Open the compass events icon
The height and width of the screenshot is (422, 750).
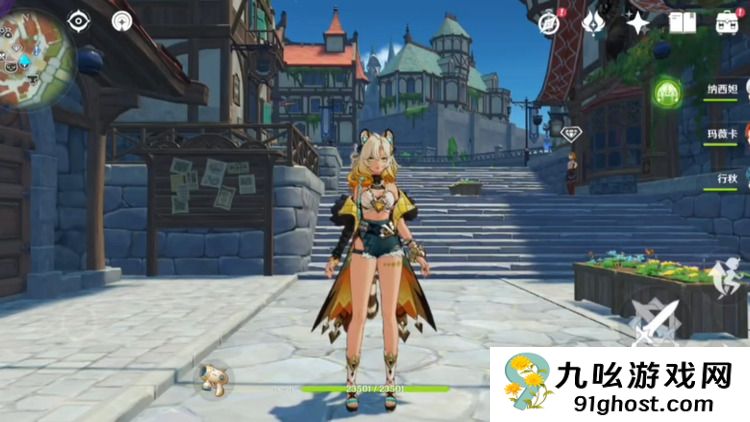pos(548,23)
